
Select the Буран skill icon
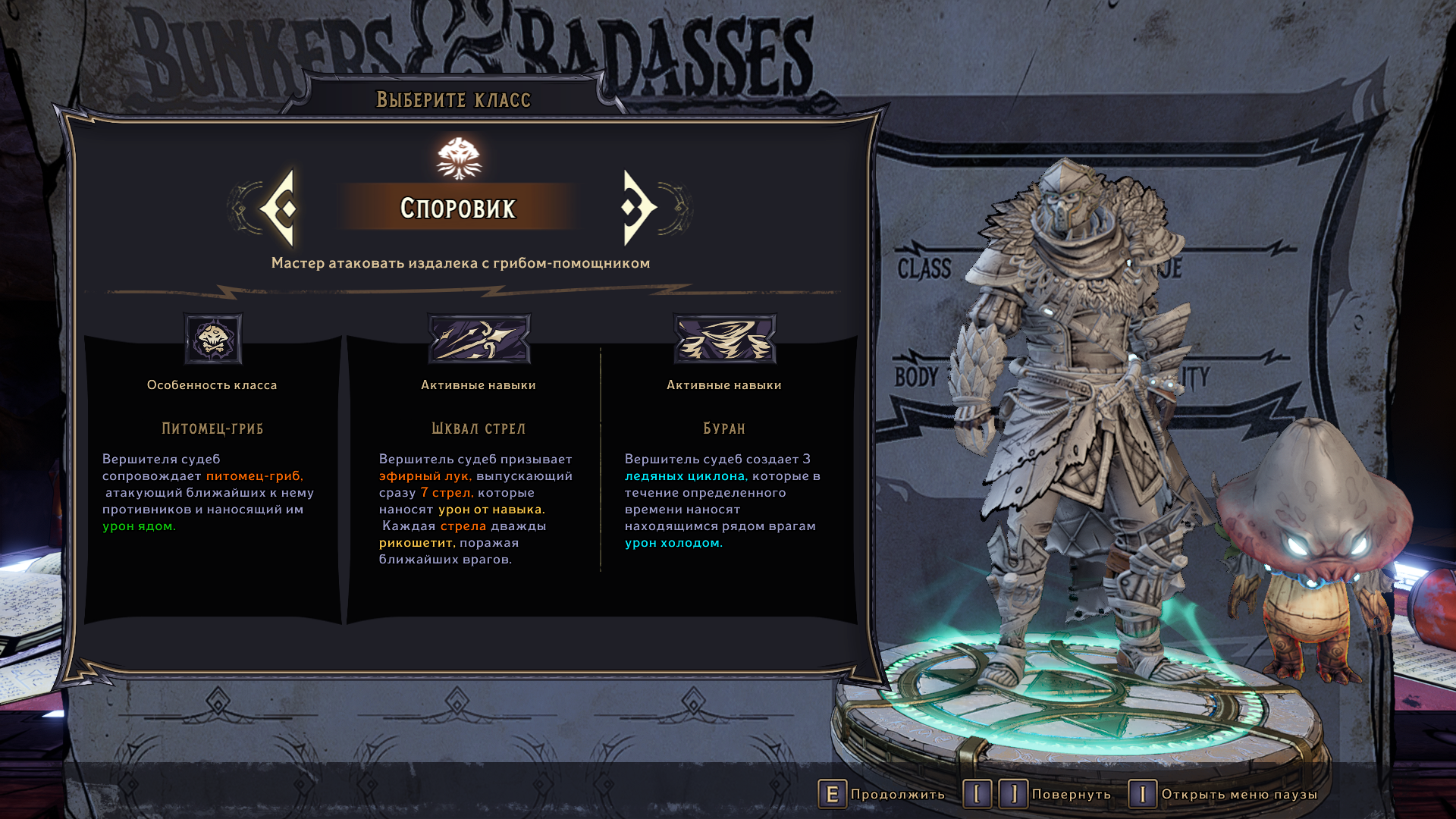click(724, 339)
